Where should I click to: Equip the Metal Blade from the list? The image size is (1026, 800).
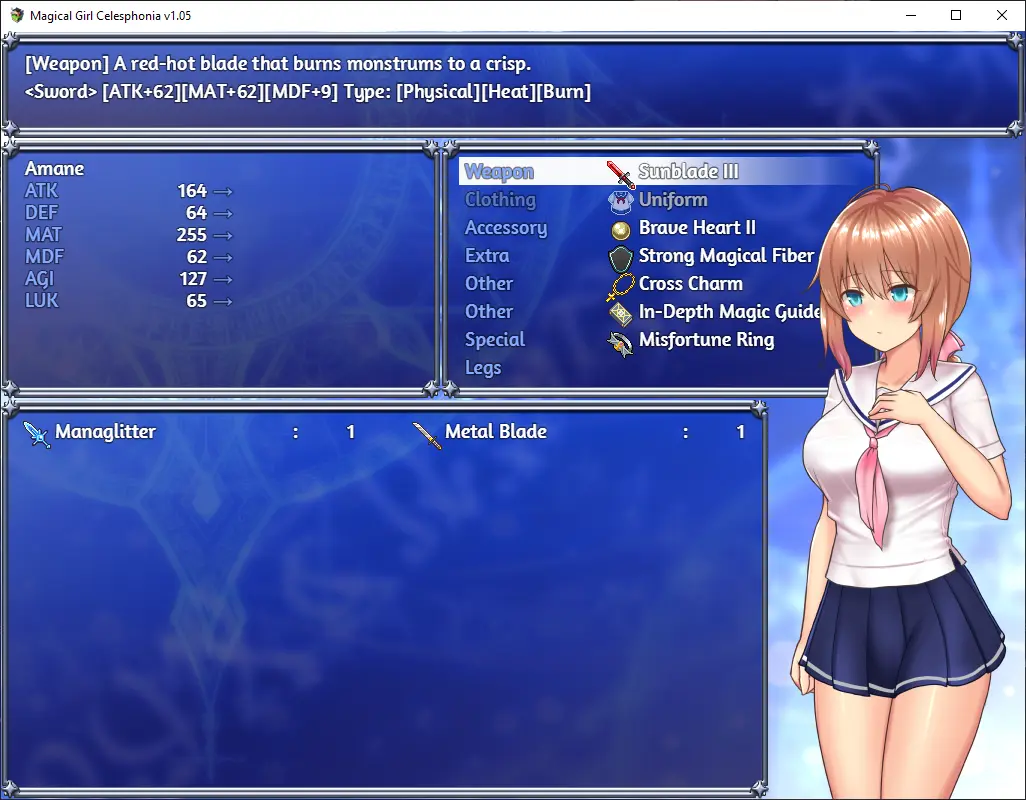[580, 432]
